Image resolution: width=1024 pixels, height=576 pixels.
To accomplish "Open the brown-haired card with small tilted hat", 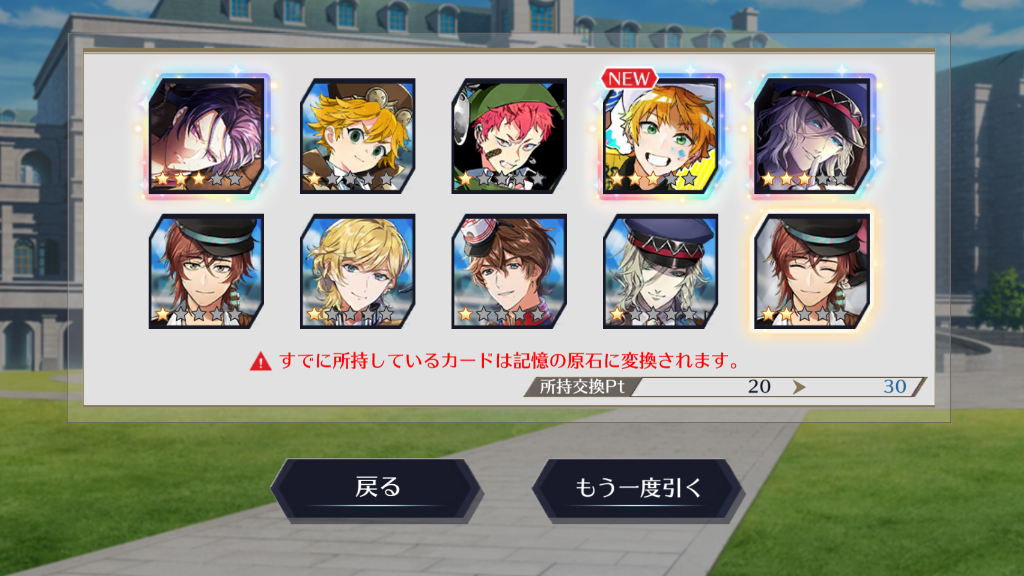I will point(509,271).
